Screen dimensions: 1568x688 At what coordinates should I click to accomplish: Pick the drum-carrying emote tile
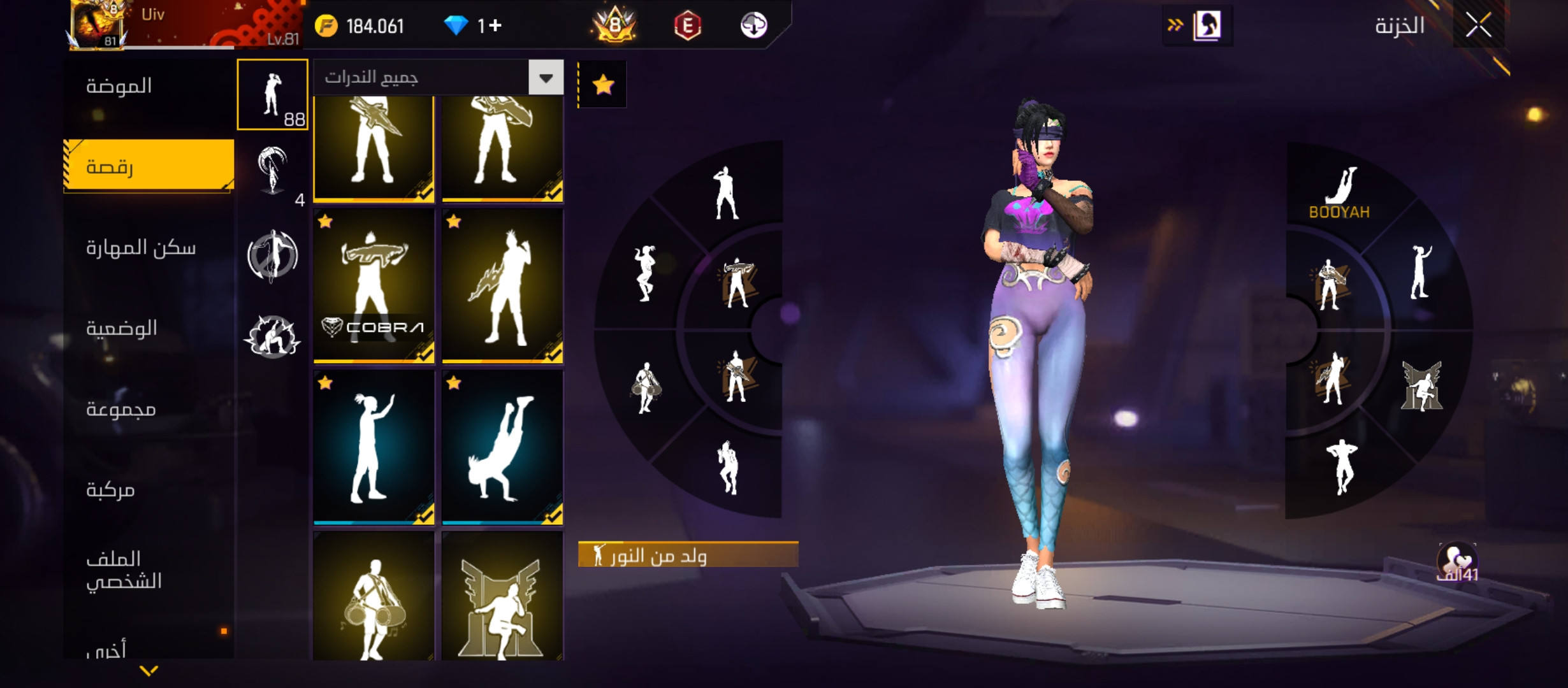point(374,599)
